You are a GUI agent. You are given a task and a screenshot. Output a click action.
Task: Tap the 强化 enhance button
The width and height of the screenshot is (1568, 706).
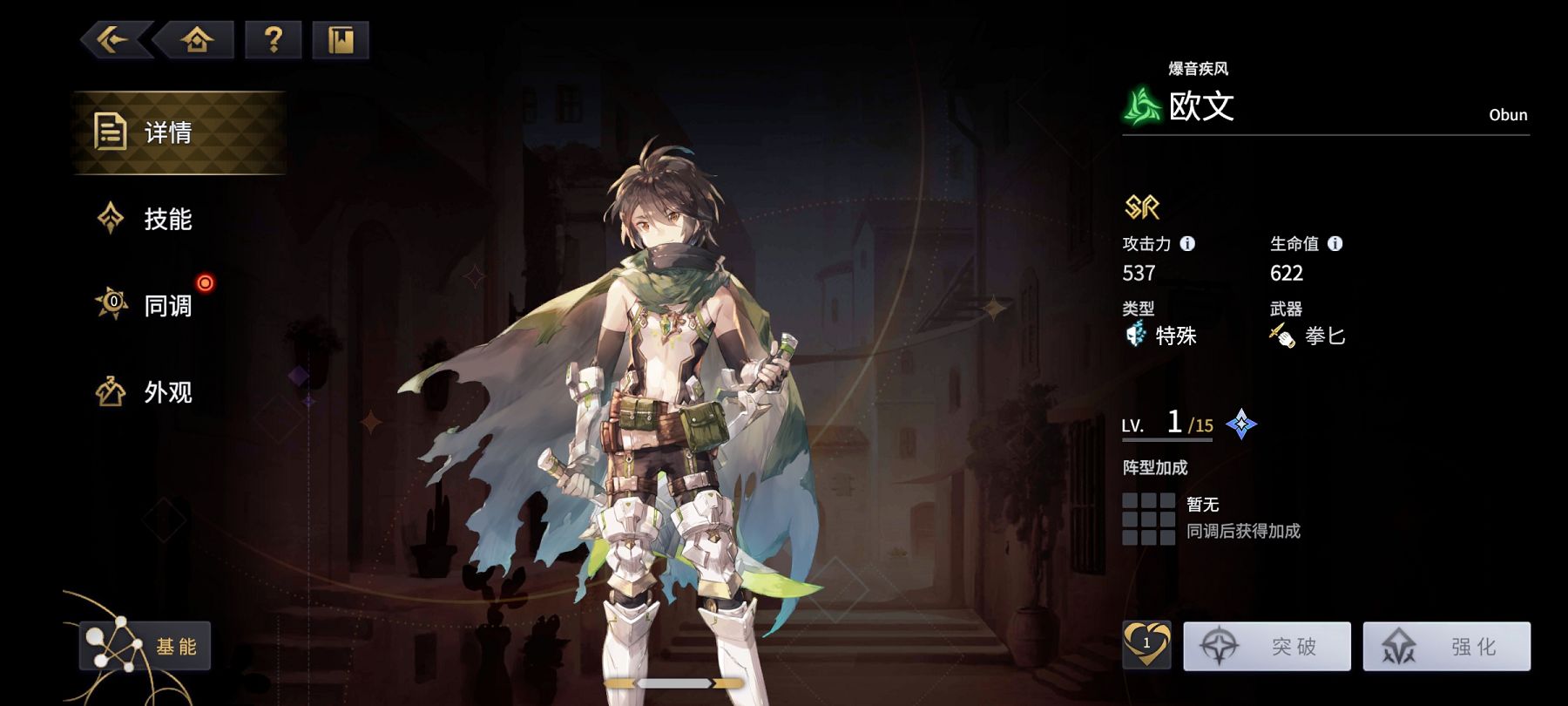pos(1446,646)
